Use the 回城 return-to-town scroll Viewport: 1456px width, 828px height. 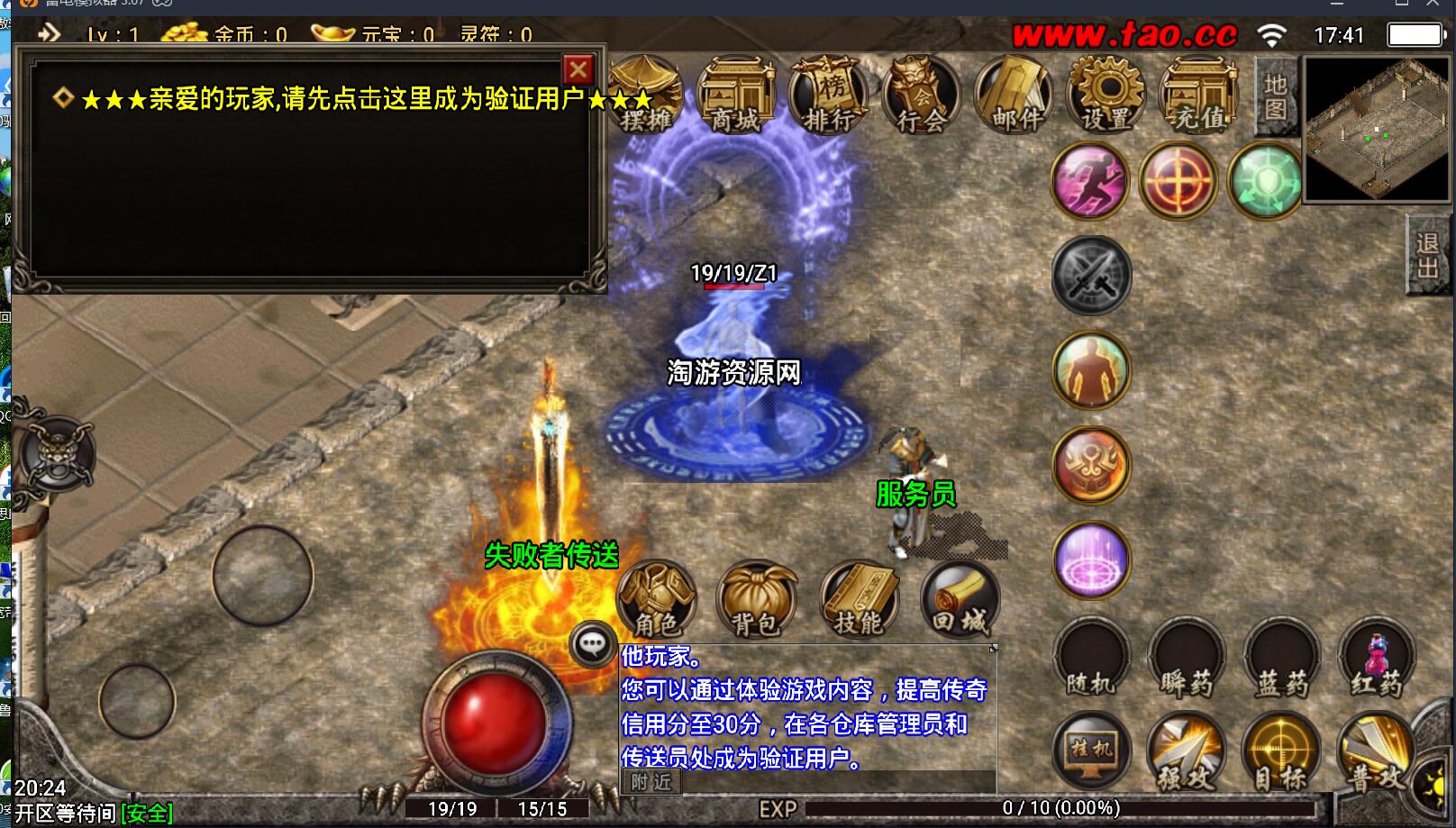point(960,598)
